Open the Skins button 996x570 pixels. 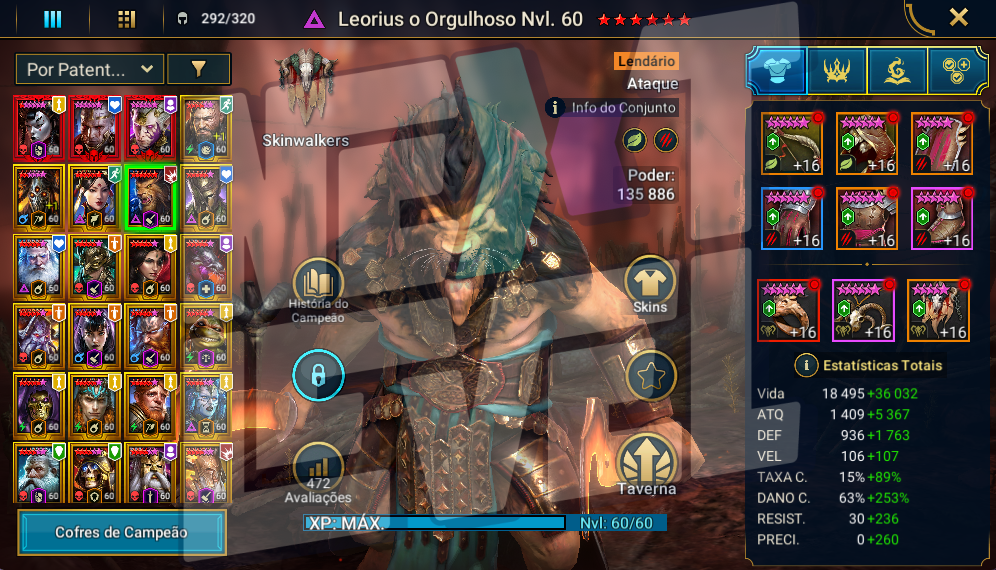(651, 284)
